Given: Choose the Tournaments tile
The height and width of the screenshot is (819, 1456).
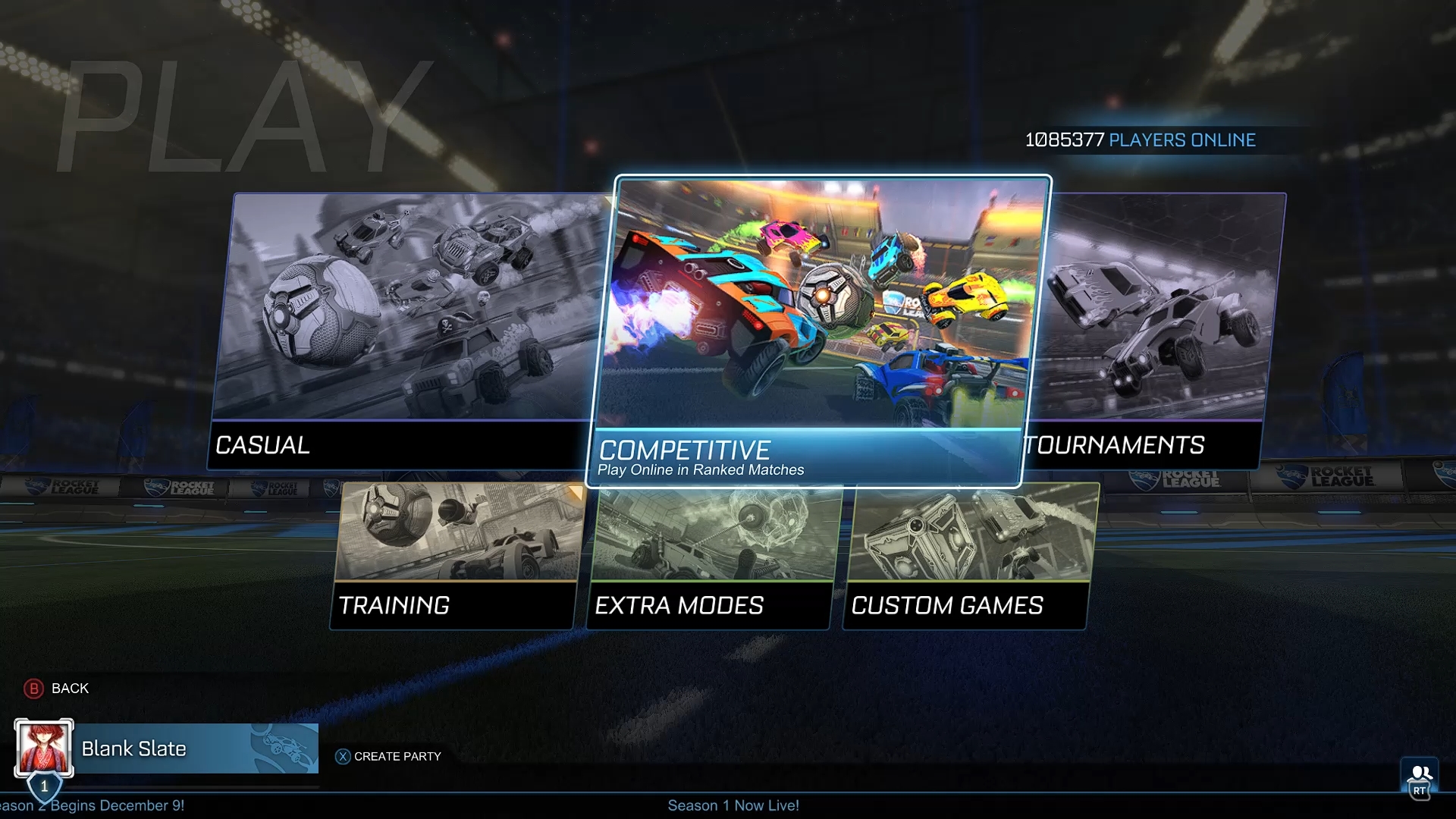Looking at the screenshot, I should (x=1156, y=334).
